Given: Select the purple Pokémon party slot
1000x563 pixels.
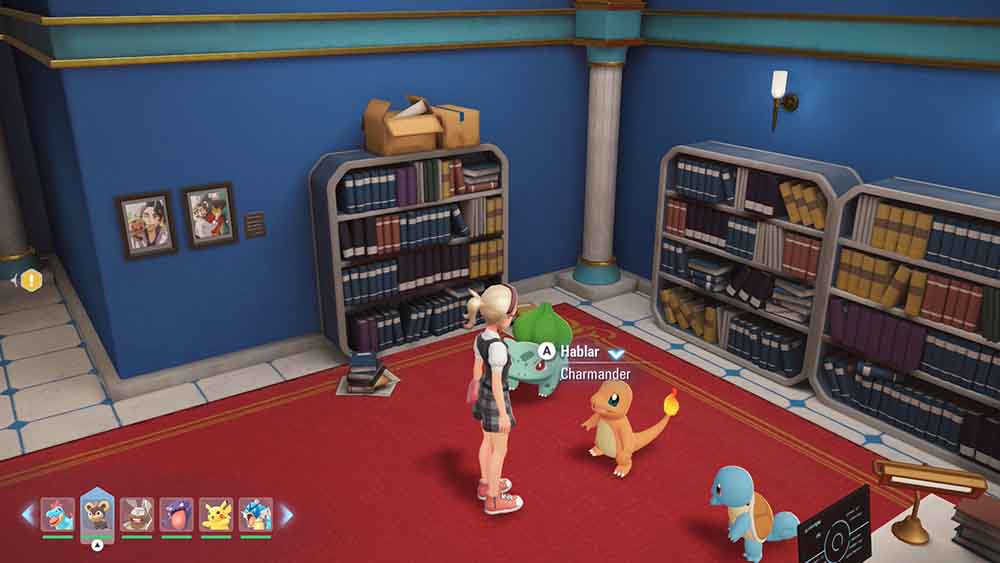Looking at the screenshot, I should pos(176,514).
